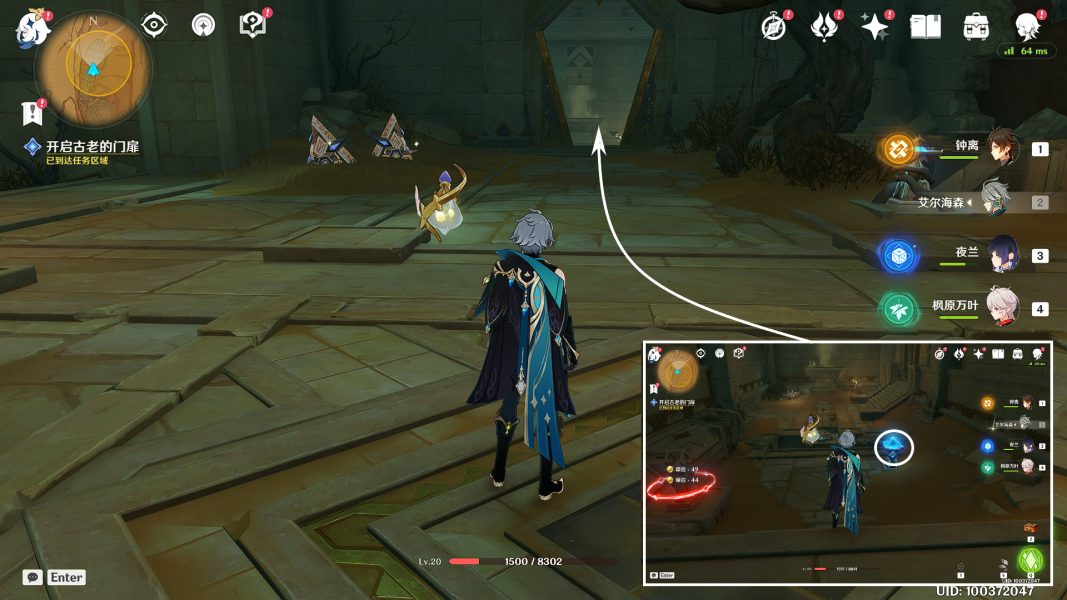Open the chat speech bubble button

coord(33,577)
